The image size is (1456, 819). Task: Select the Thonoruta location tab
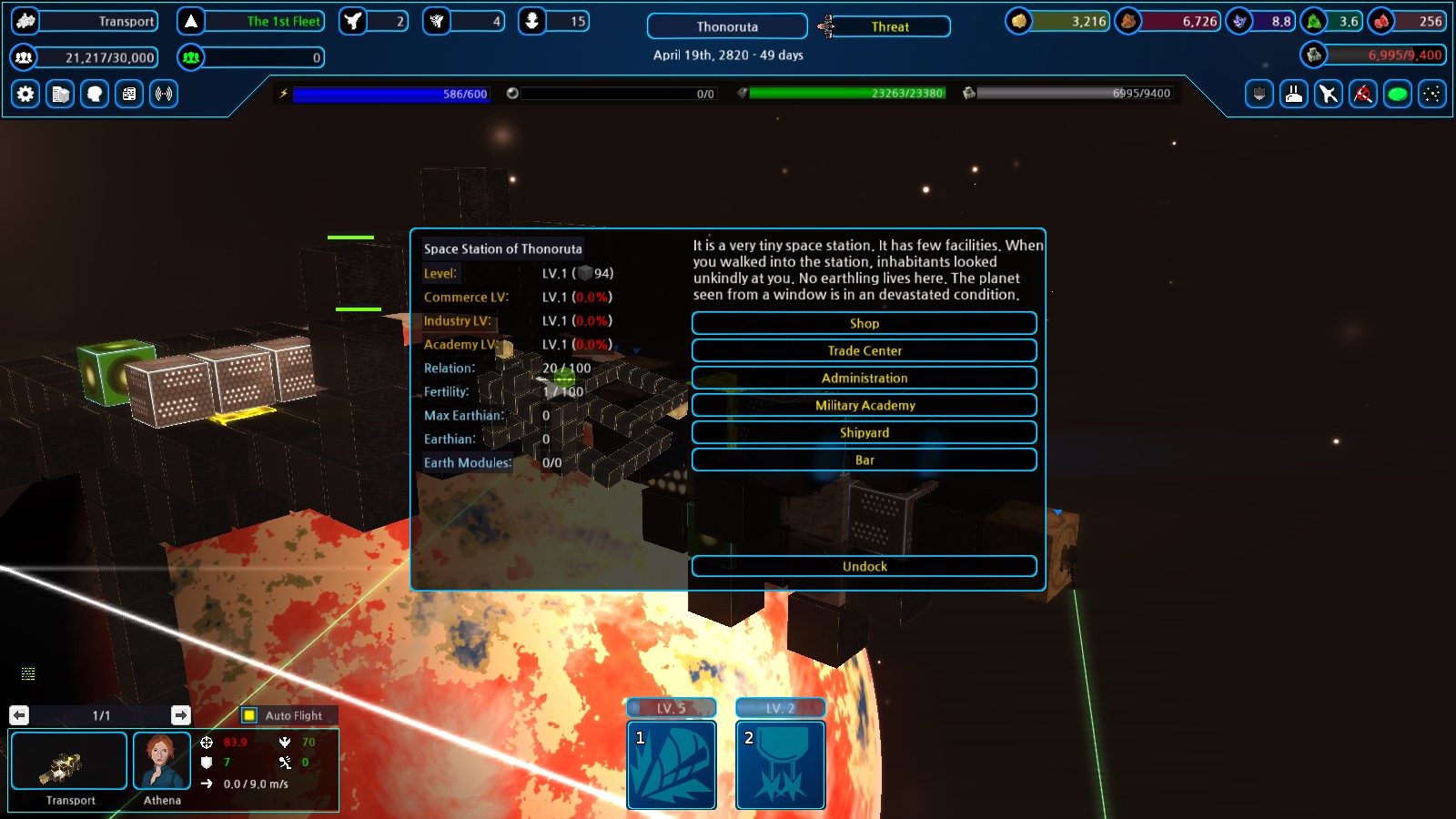(x=725, y=26)
